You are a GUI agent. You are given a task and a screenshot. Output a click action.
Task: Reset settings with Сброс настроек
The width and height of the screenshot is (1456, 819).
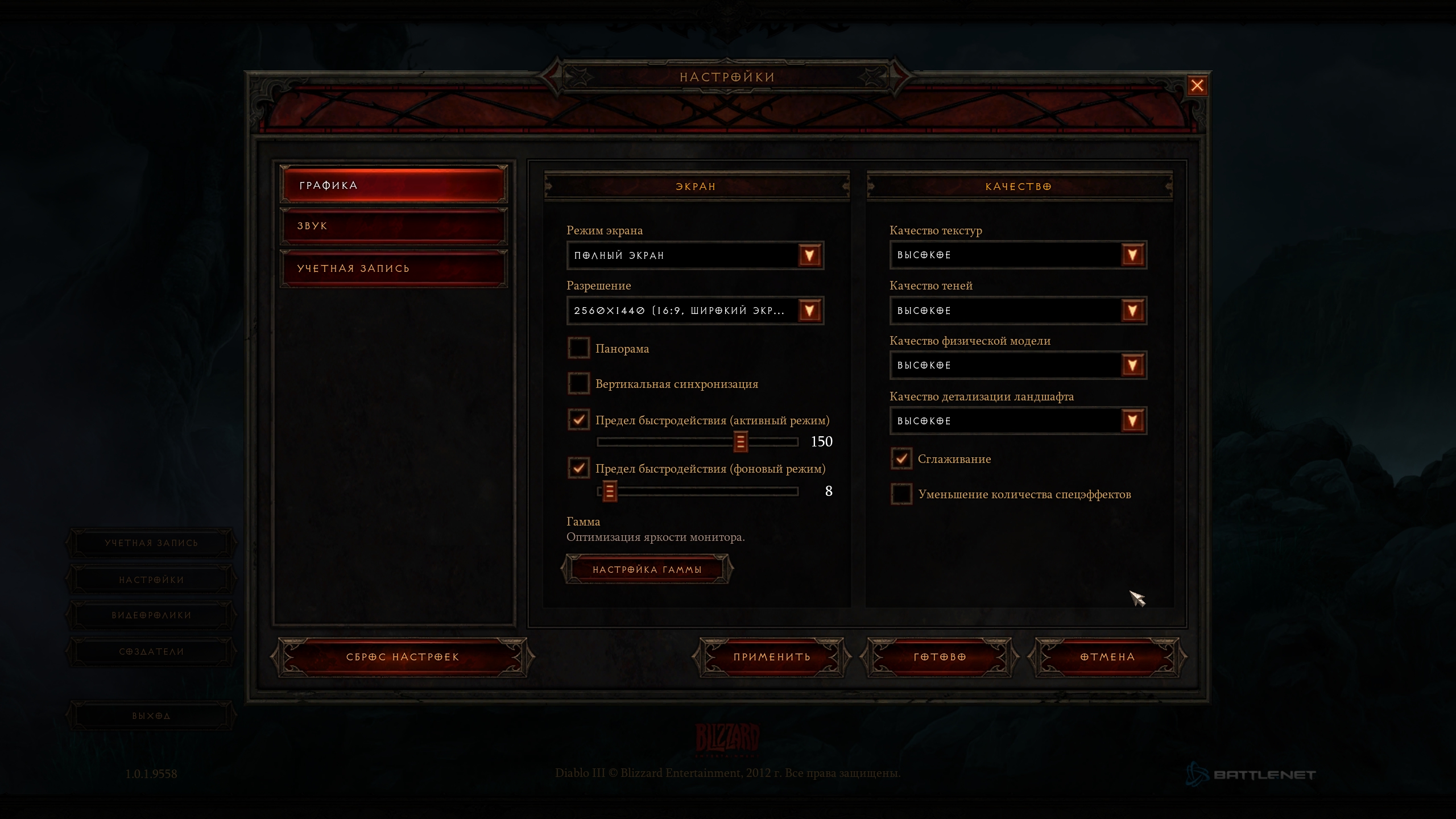point(402,657)
